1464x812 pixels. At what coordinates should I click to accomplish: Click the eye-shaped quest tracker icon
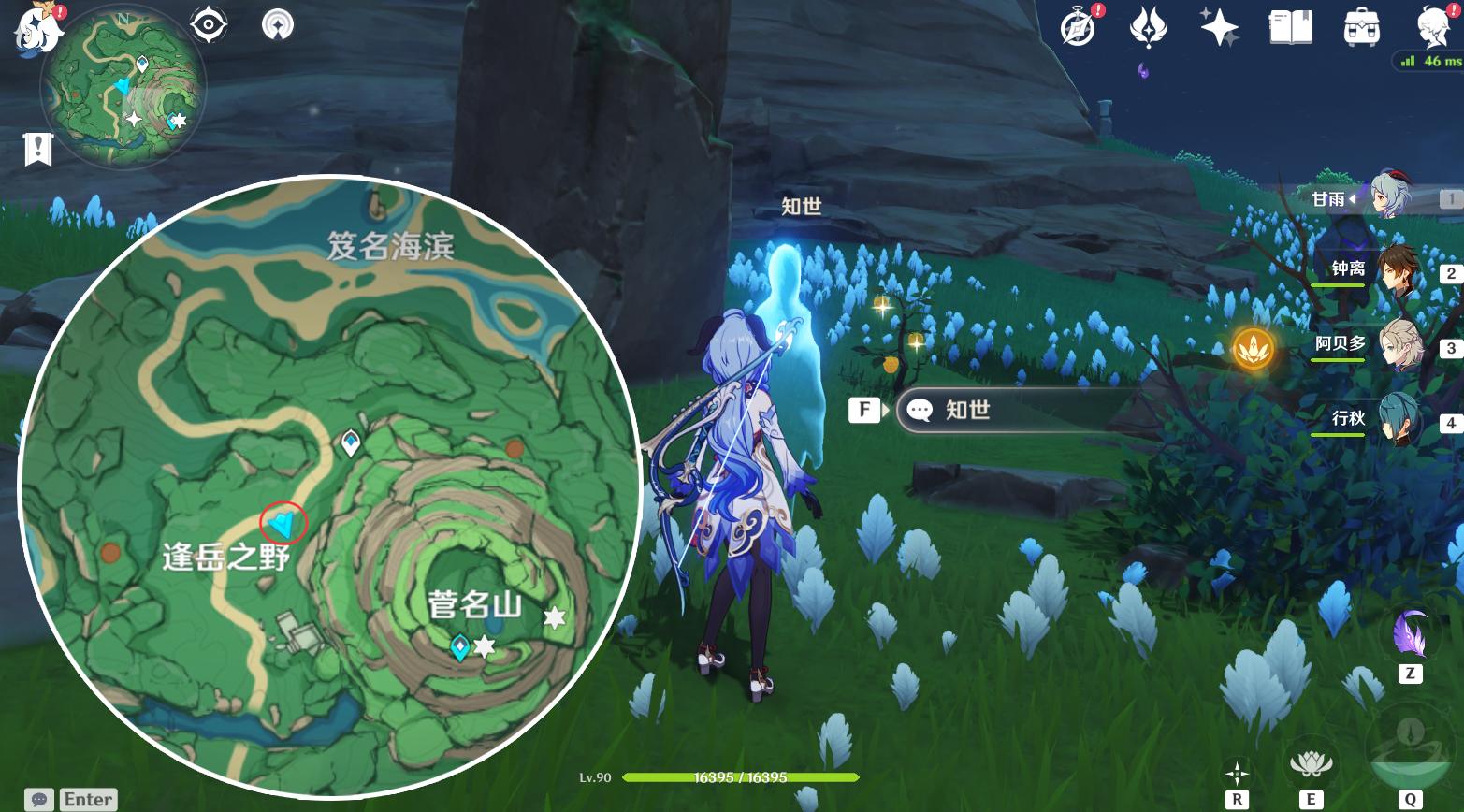coord(208,23)
